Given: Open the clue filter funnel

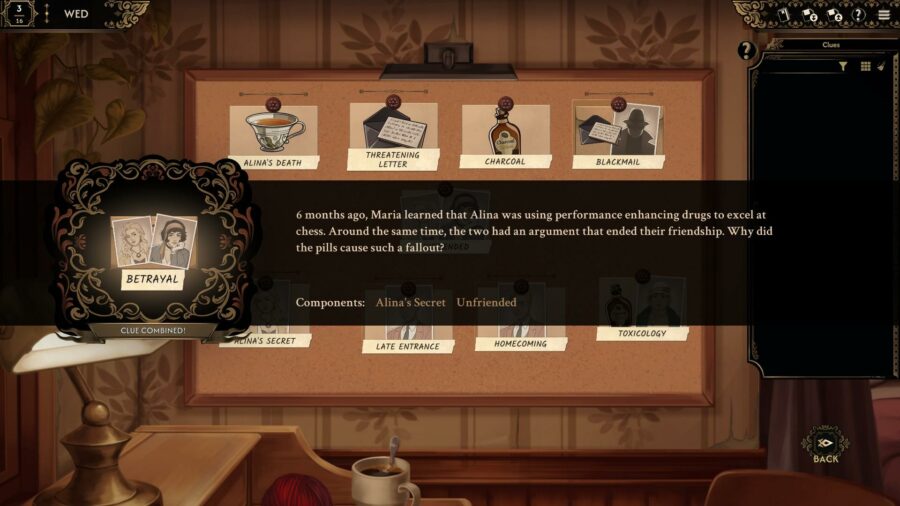Looking at the screenshot, I should (843, 66).
